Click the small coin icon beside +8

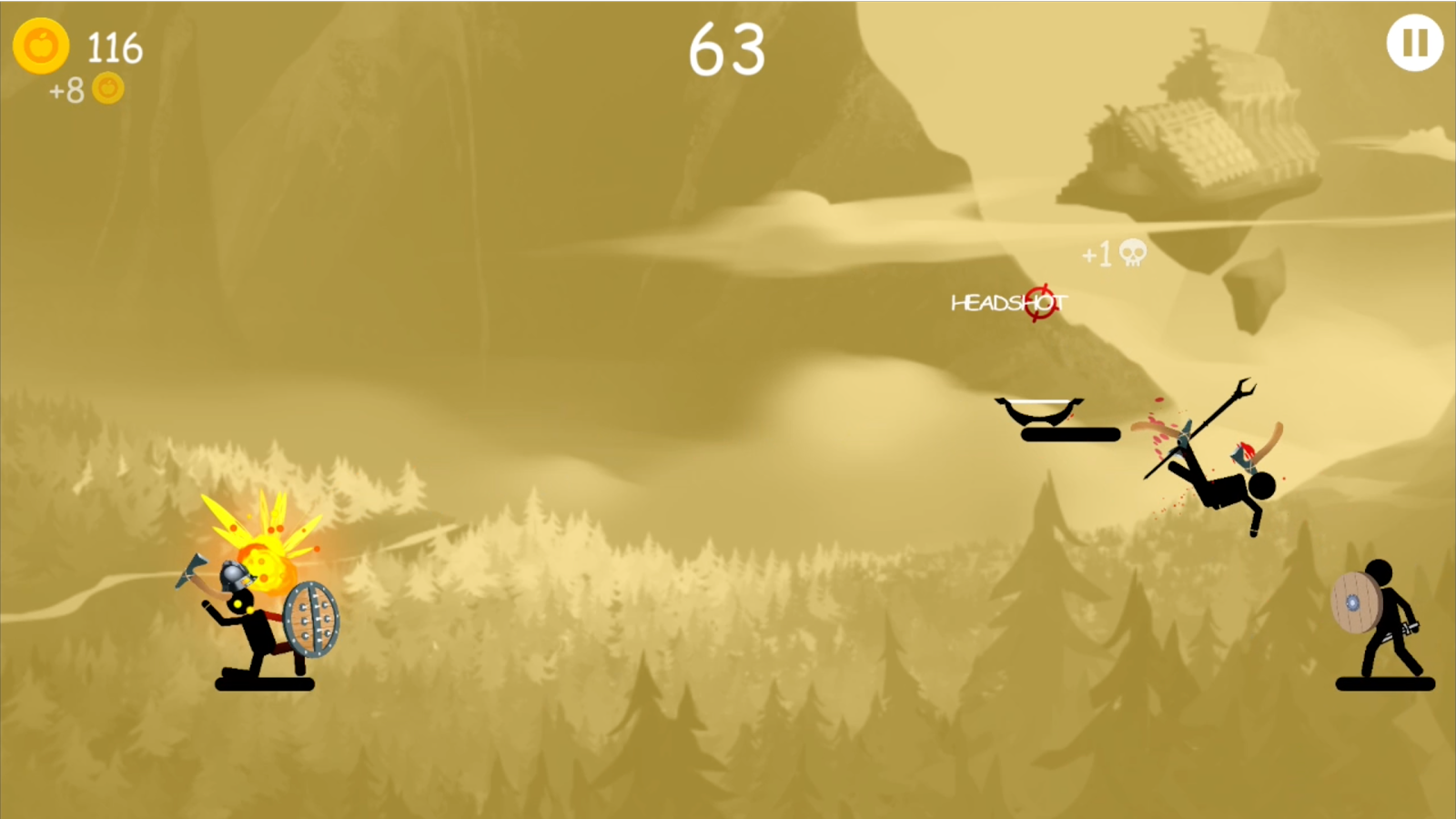[108, 89]
